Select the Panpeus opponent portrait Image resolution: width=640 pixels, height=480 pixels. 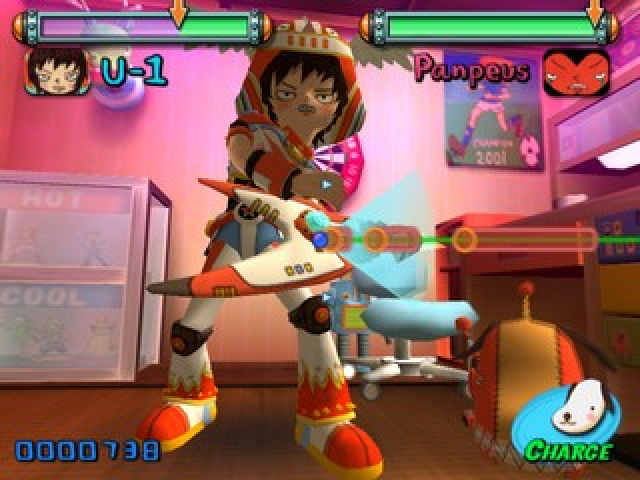pyautogui.click(x=576, y=72)
